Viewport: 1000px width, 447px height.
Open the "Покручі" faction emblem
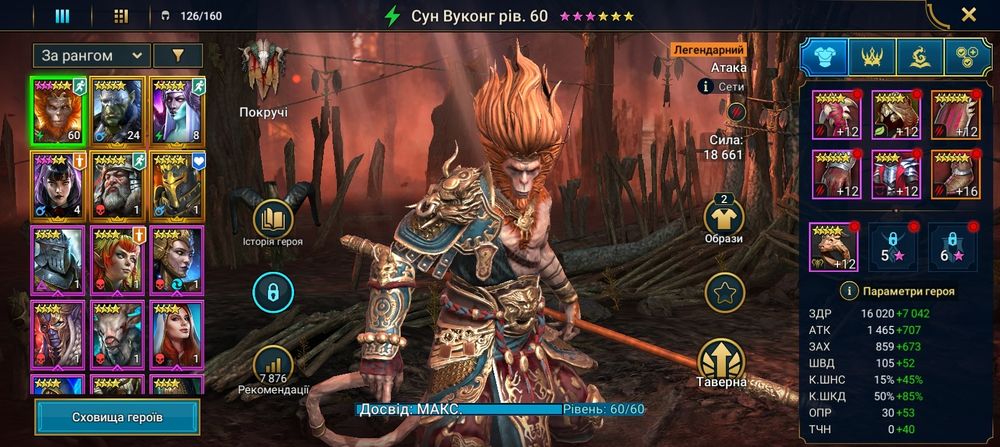[263, 68]
